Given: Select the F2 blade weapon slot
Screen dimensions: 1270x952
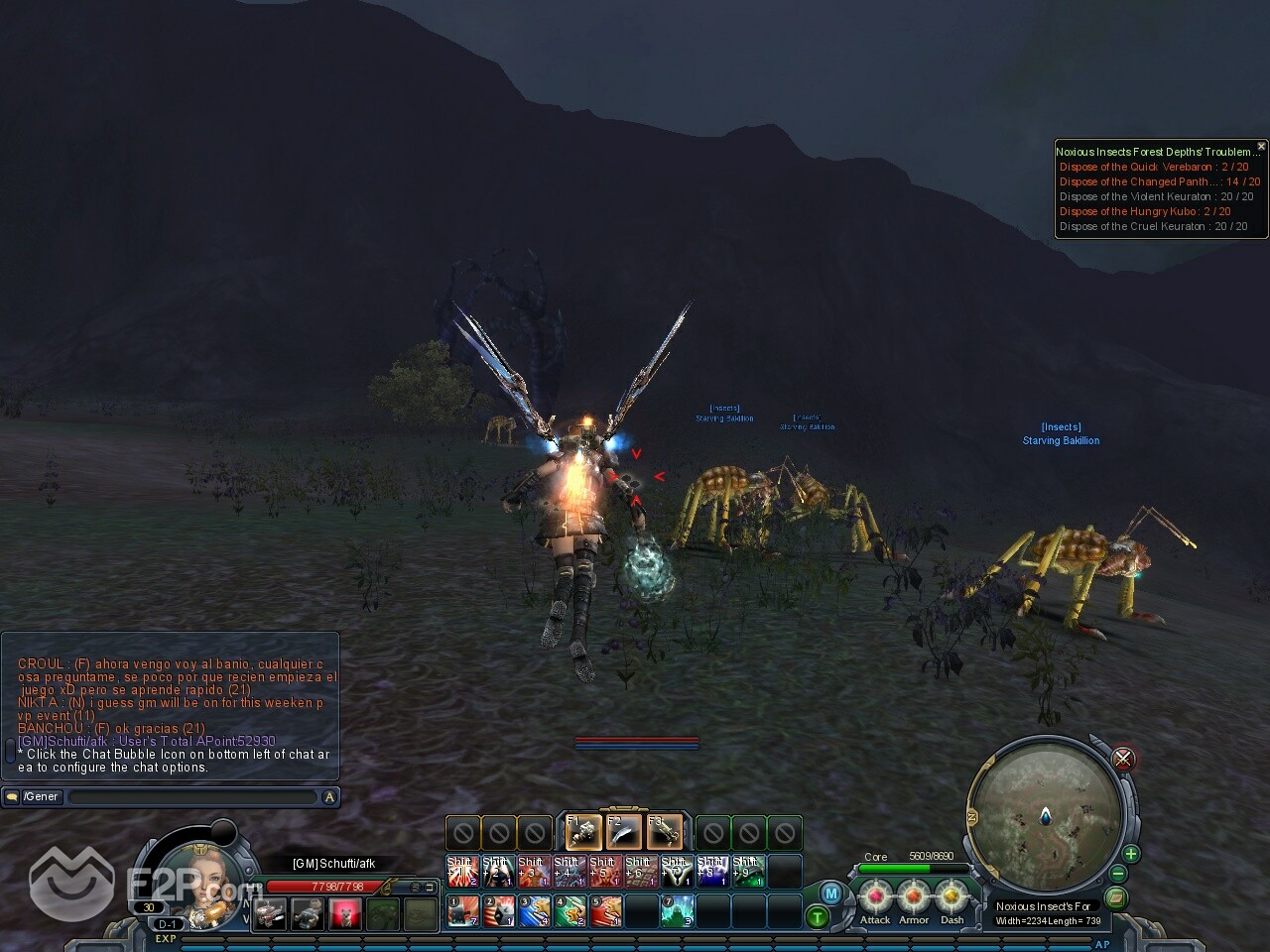Looking at the screenshot, I should [624, 831].
